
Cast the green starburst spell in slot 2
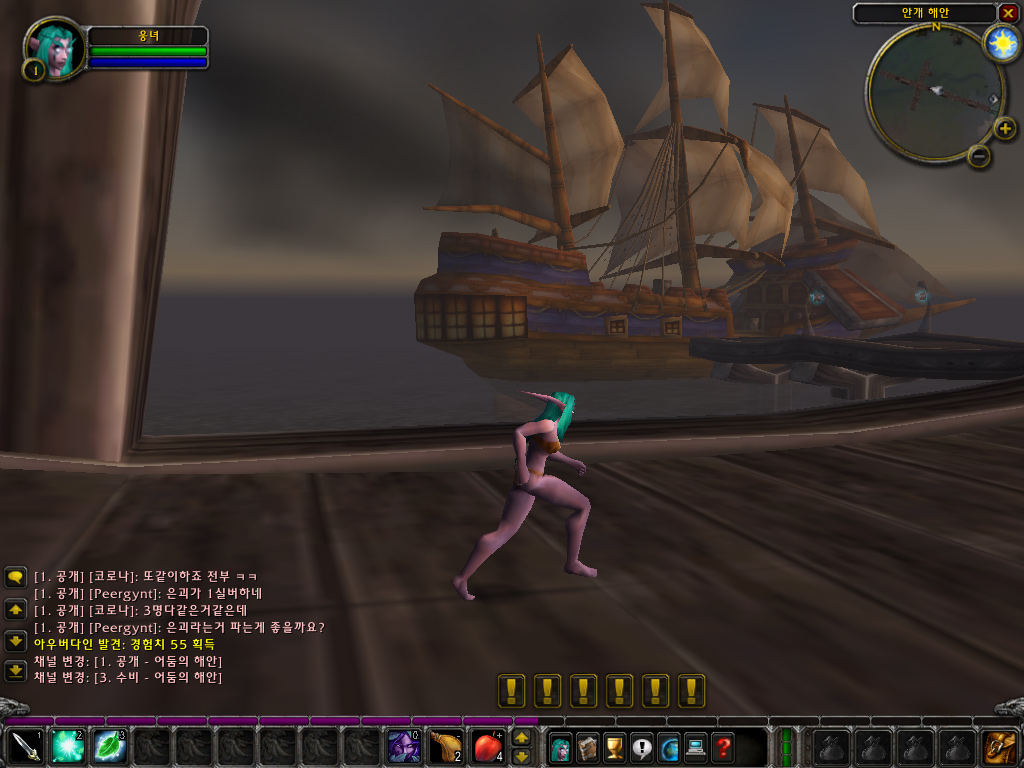point(67,747)
